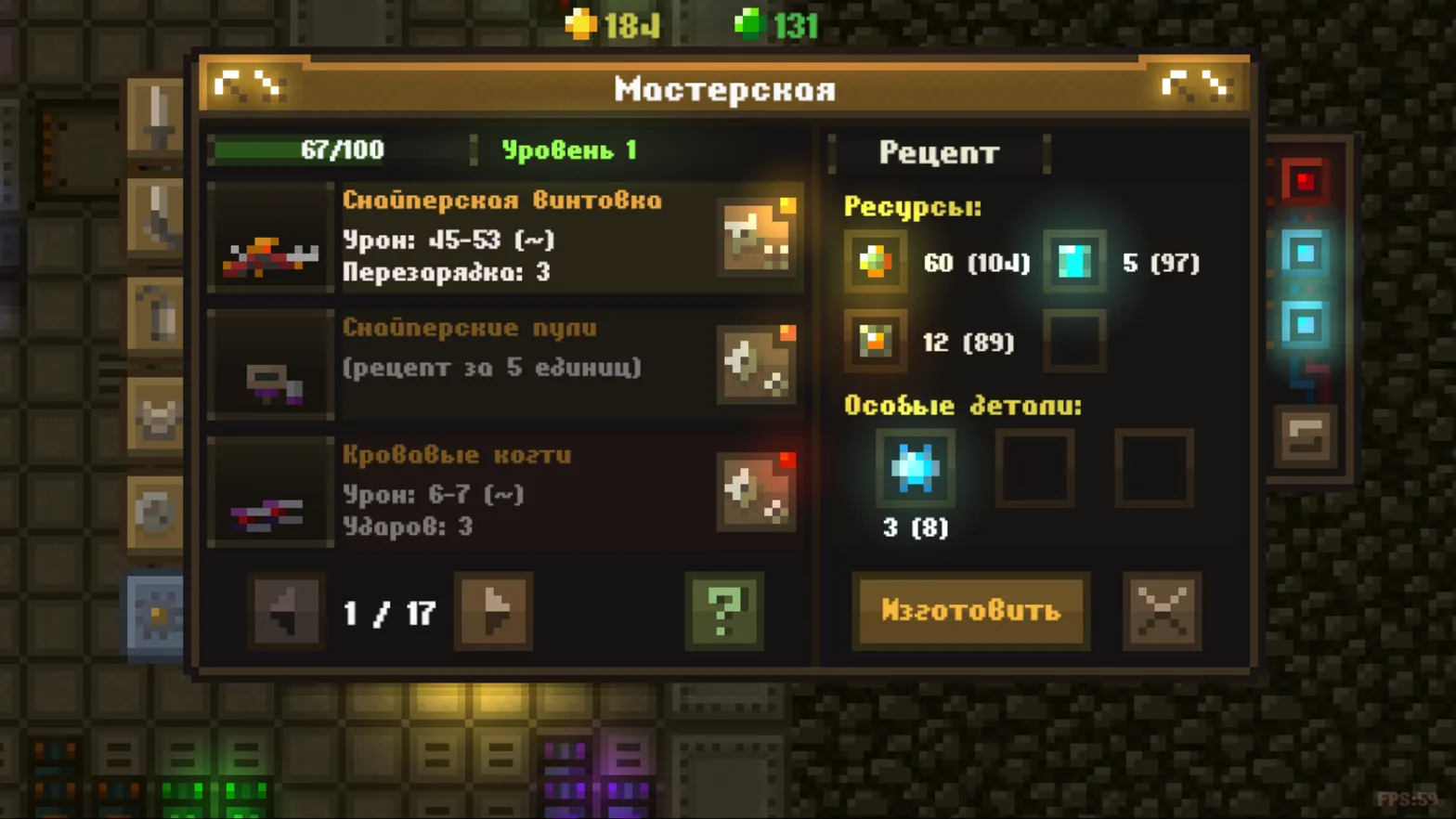Click the orange ore resource icon showing 12

873,341
